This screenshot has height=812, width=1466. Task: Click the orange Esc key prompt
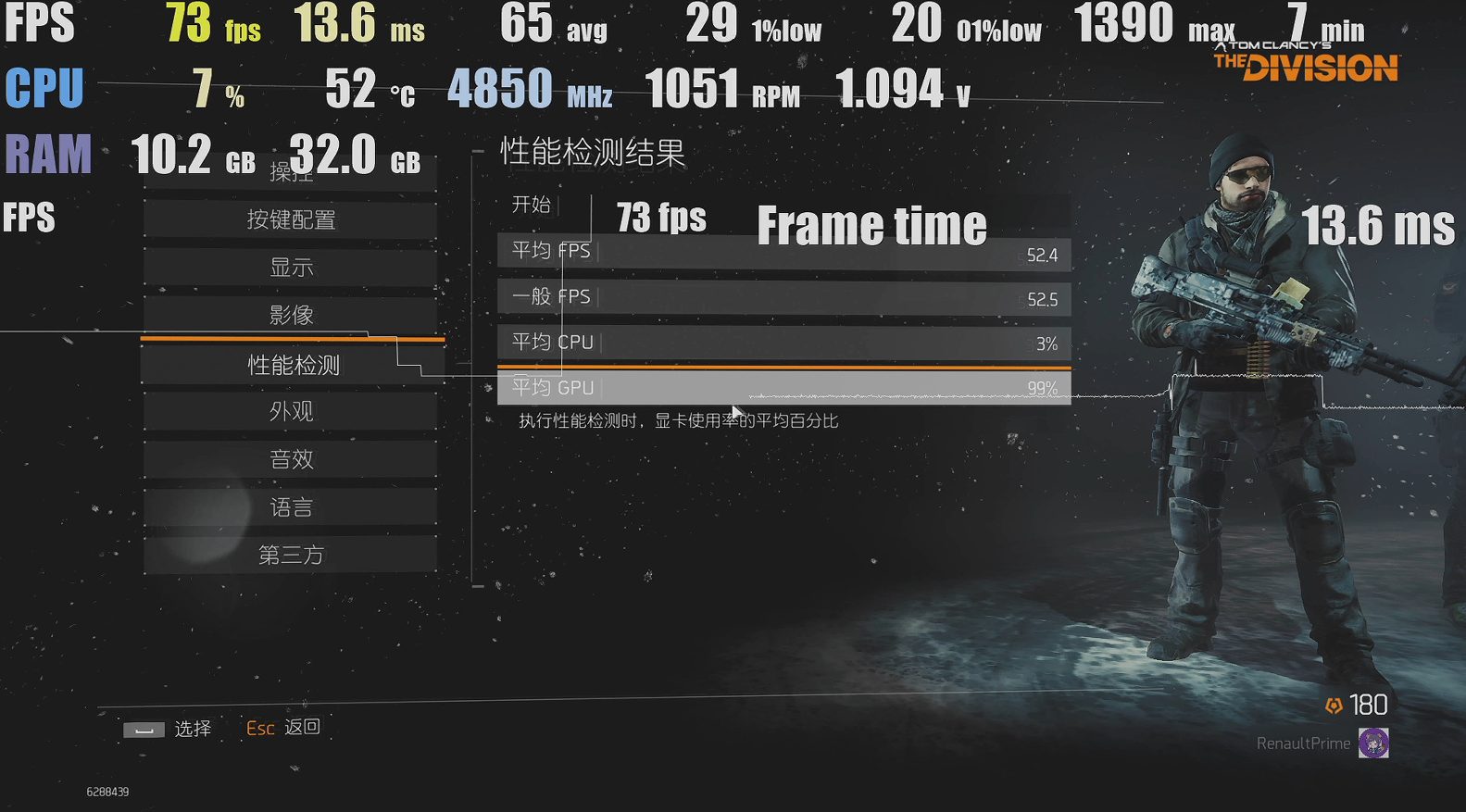[x=259, y=729]
